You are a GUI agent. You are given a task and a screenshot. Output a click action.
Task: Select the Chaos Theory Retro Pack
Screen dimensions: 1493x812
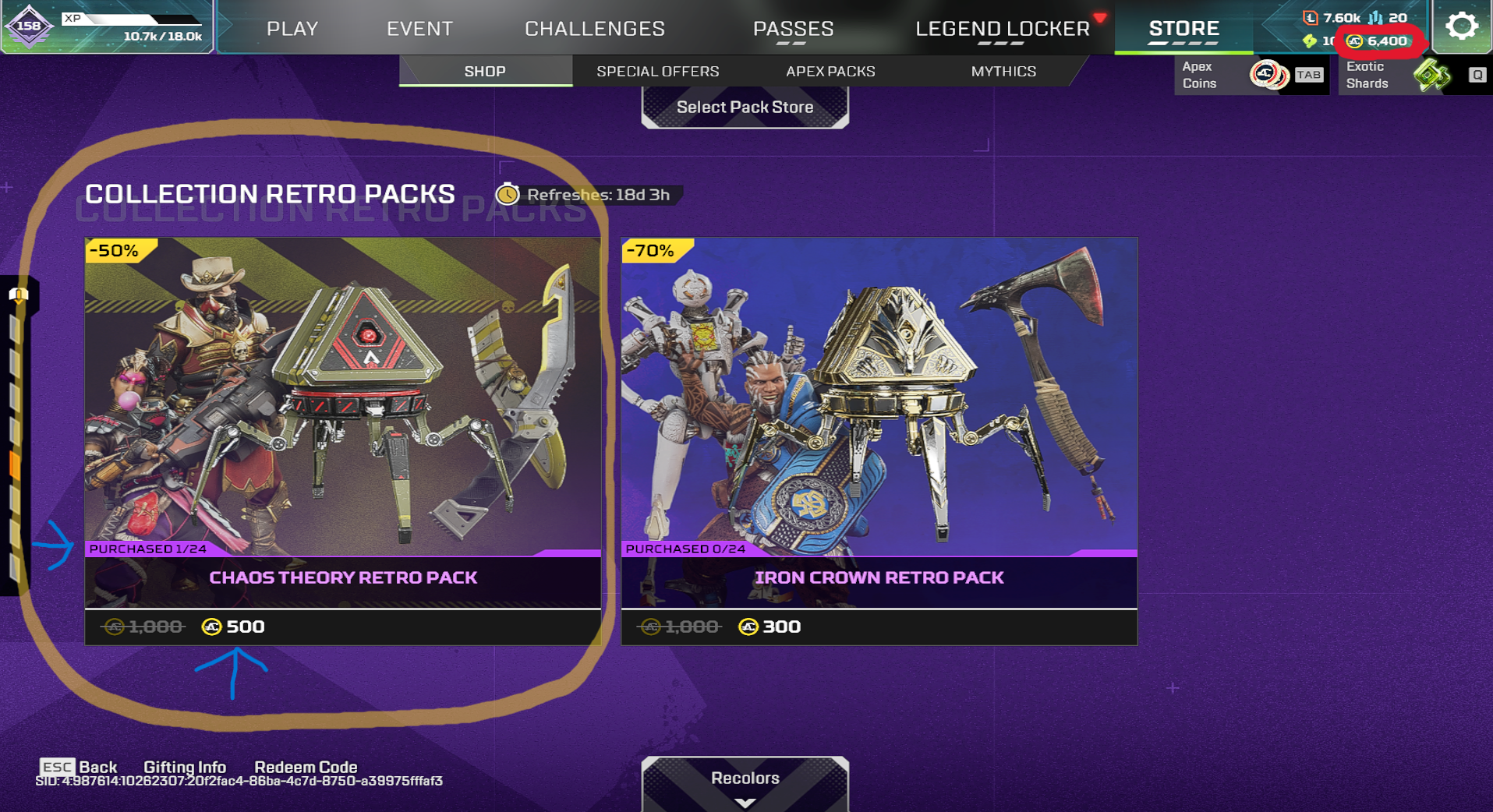(x=343, y=440)
